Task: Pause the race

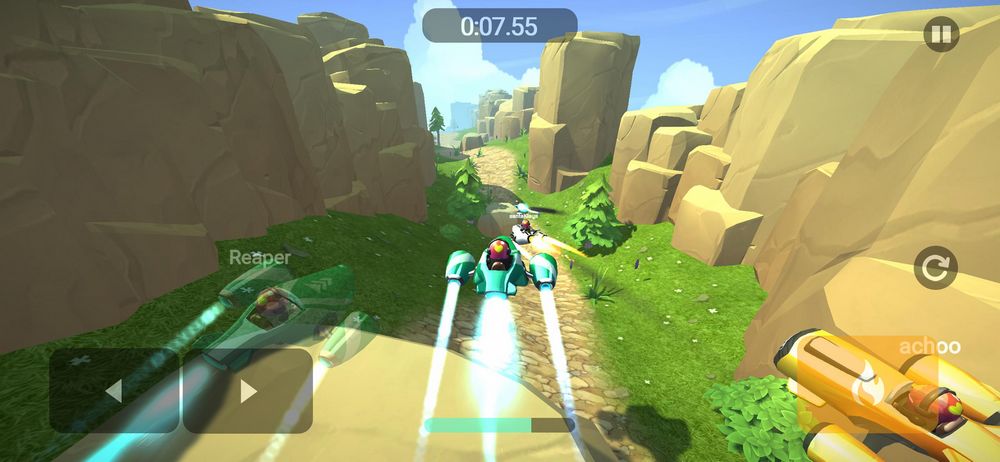Action: point(940,34)
